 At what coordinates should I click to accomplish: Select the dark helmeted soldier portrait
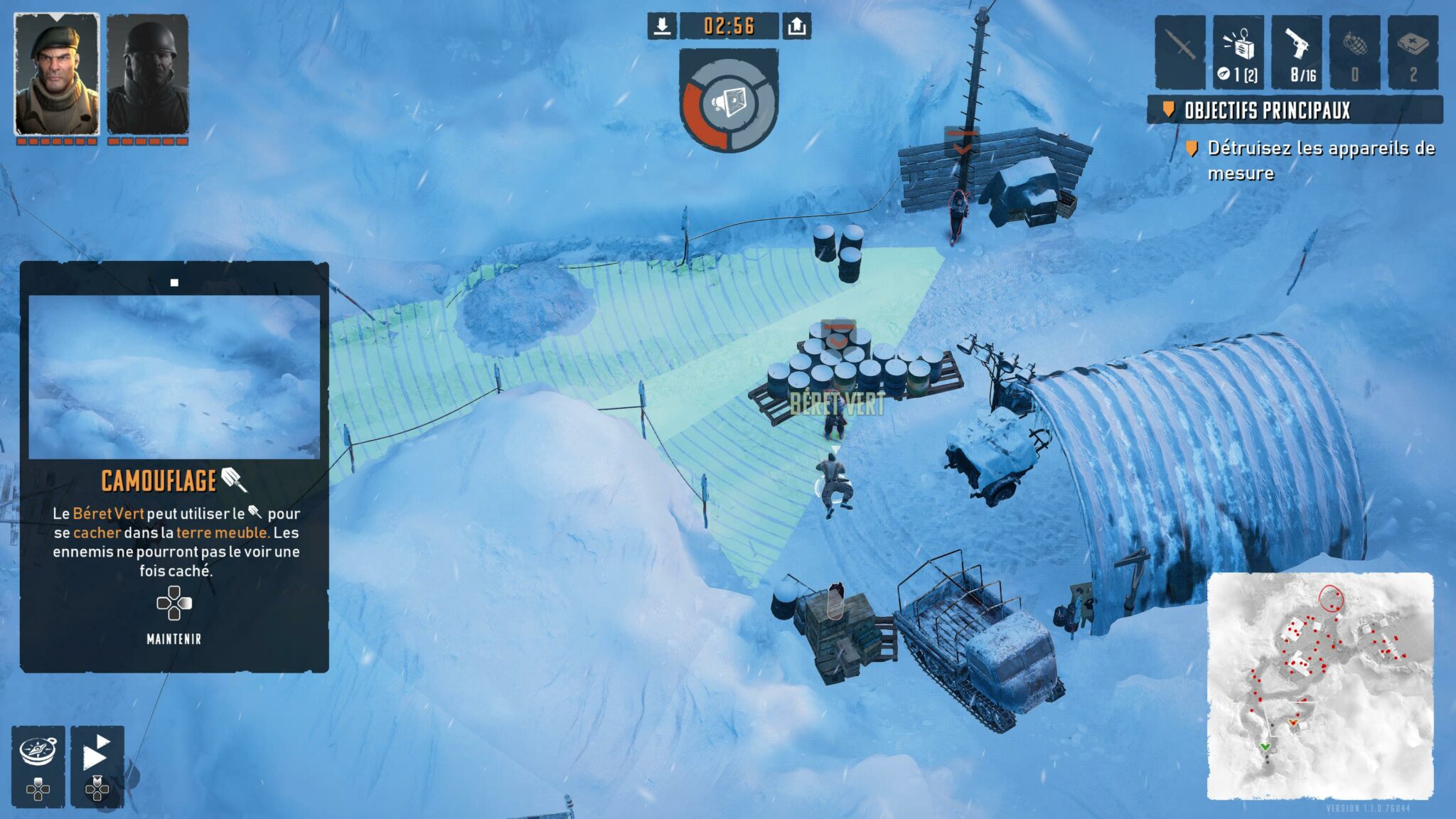[148, 74]
